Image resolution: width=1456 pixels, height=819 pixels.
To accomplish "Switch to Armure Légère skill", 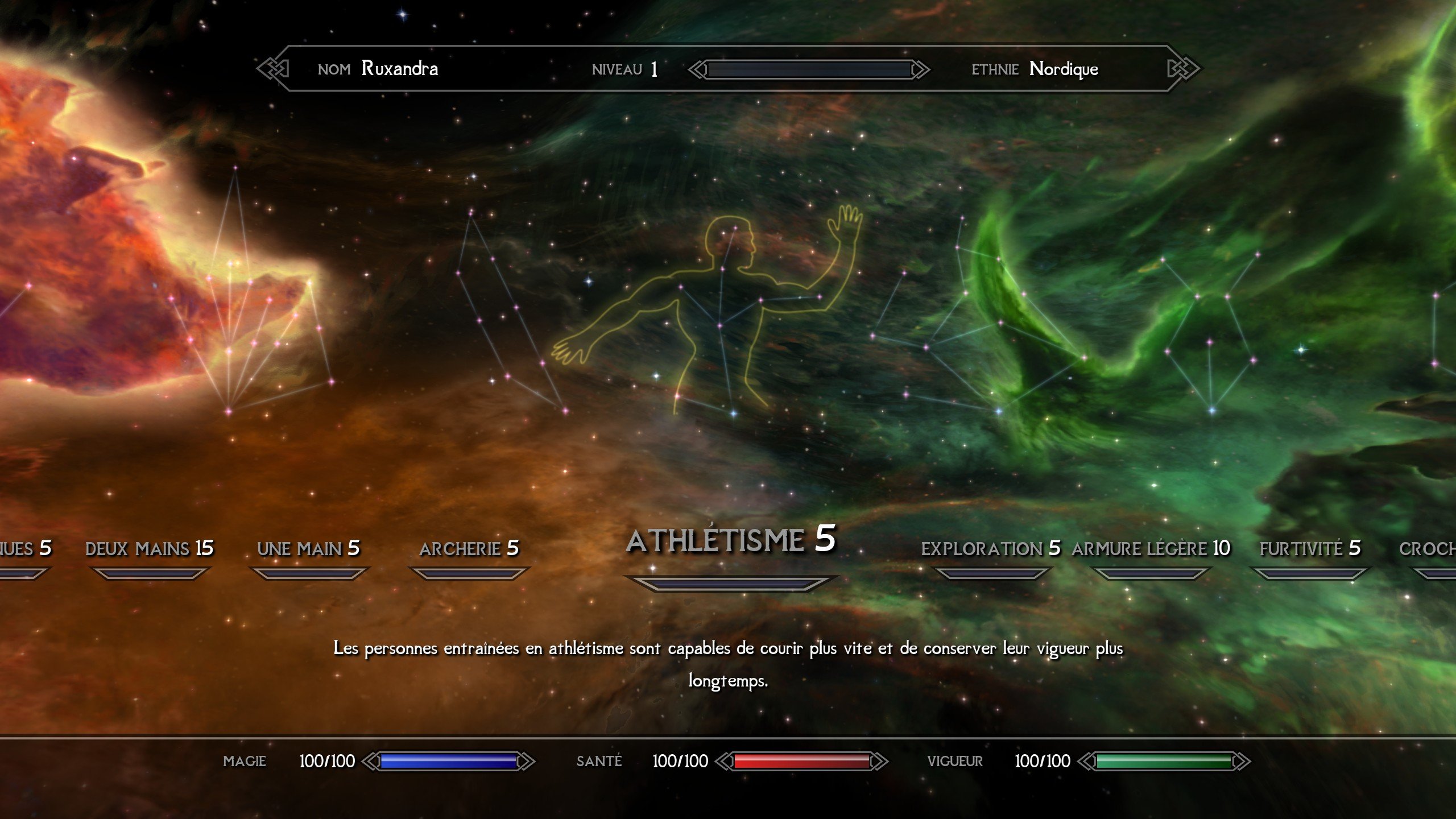I will 1151,549.
